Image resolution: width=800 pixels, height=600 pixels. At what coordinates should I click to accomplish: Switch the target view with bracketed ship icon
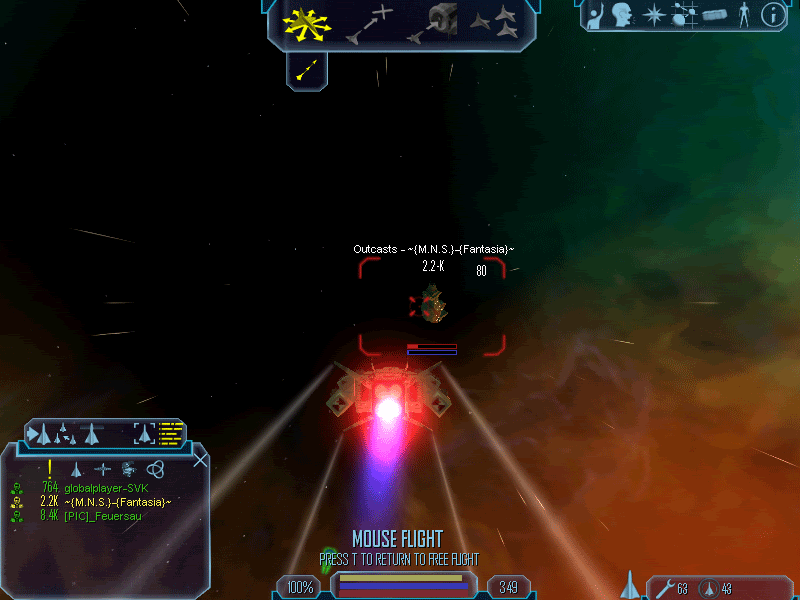145,433
